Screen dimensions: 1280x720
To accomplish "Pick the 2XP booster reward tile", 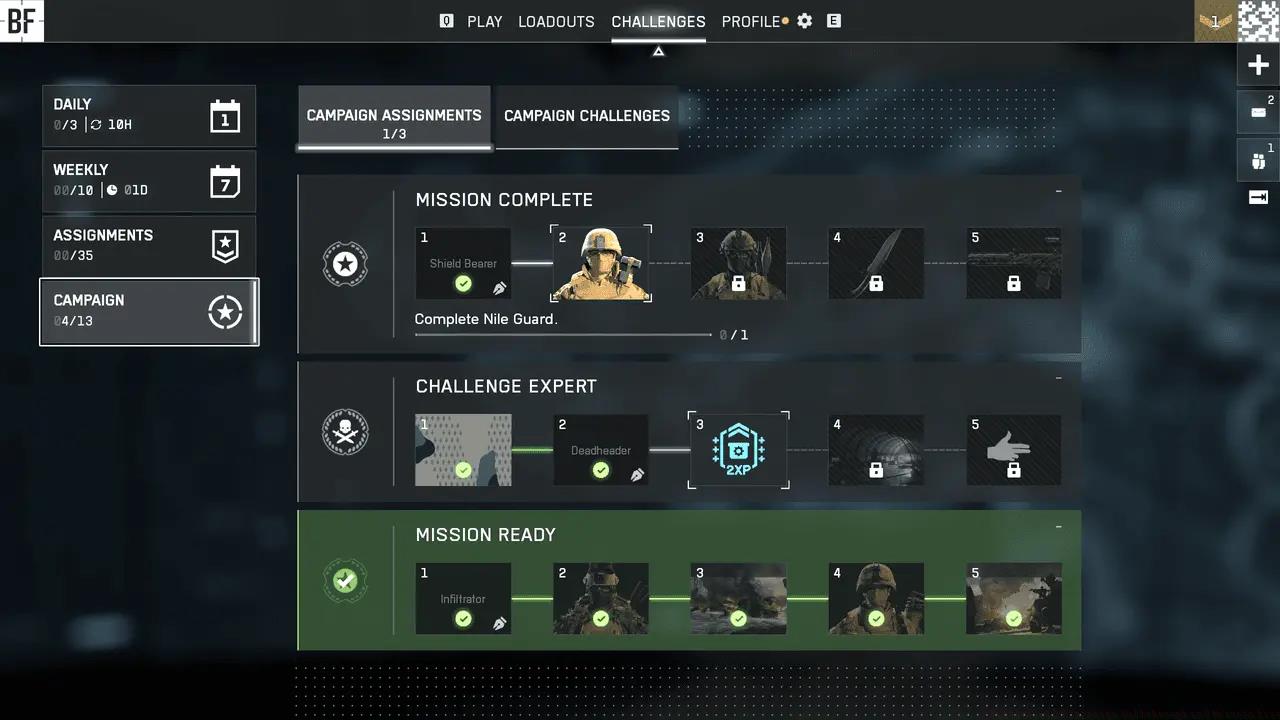I will click(738, 450).
